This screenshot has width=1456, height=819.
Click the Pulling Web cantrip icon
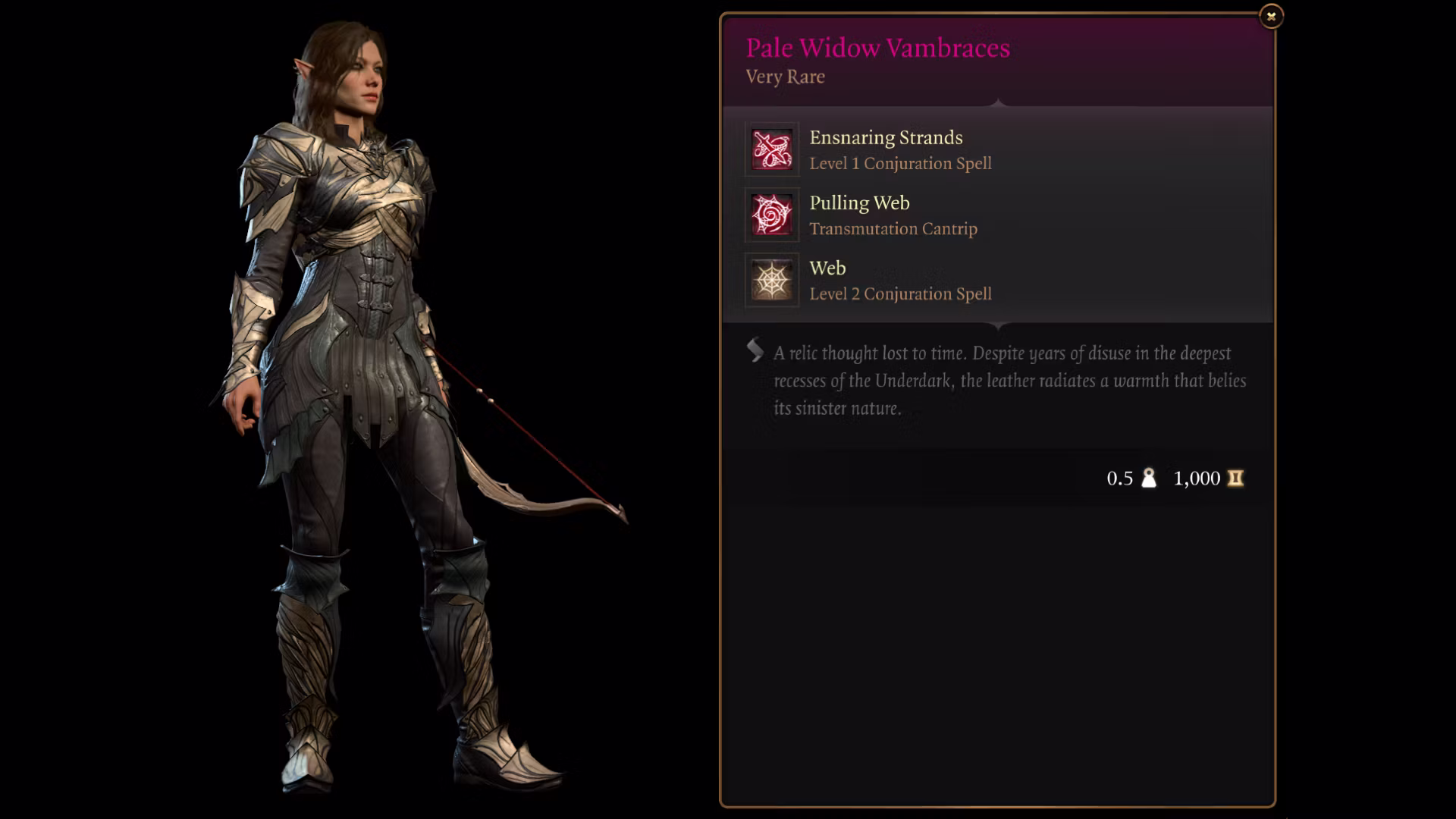click(772, 215)
